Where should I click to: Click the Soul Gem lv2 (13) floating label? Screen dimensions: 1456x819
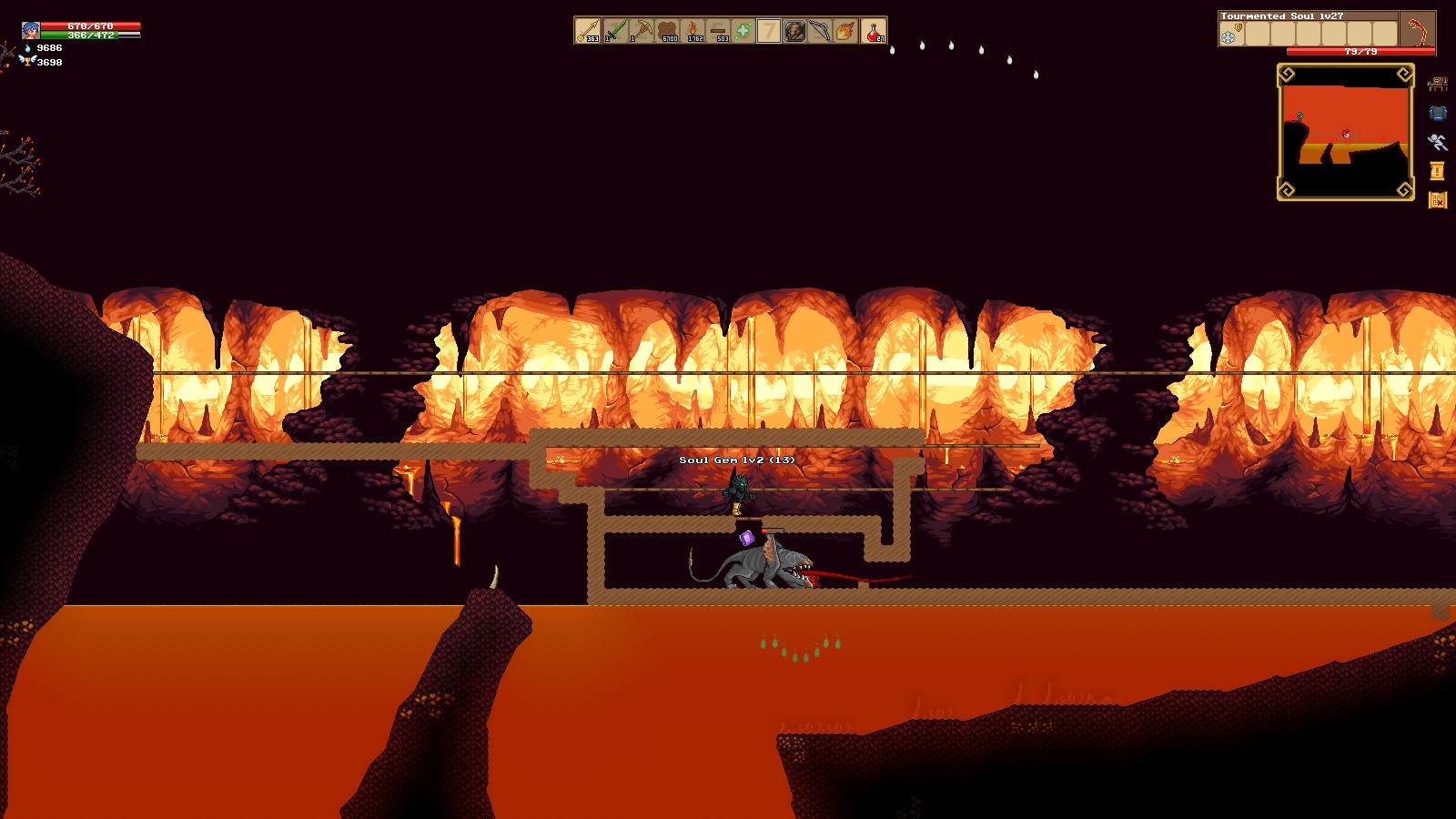(x=737, y=460)
